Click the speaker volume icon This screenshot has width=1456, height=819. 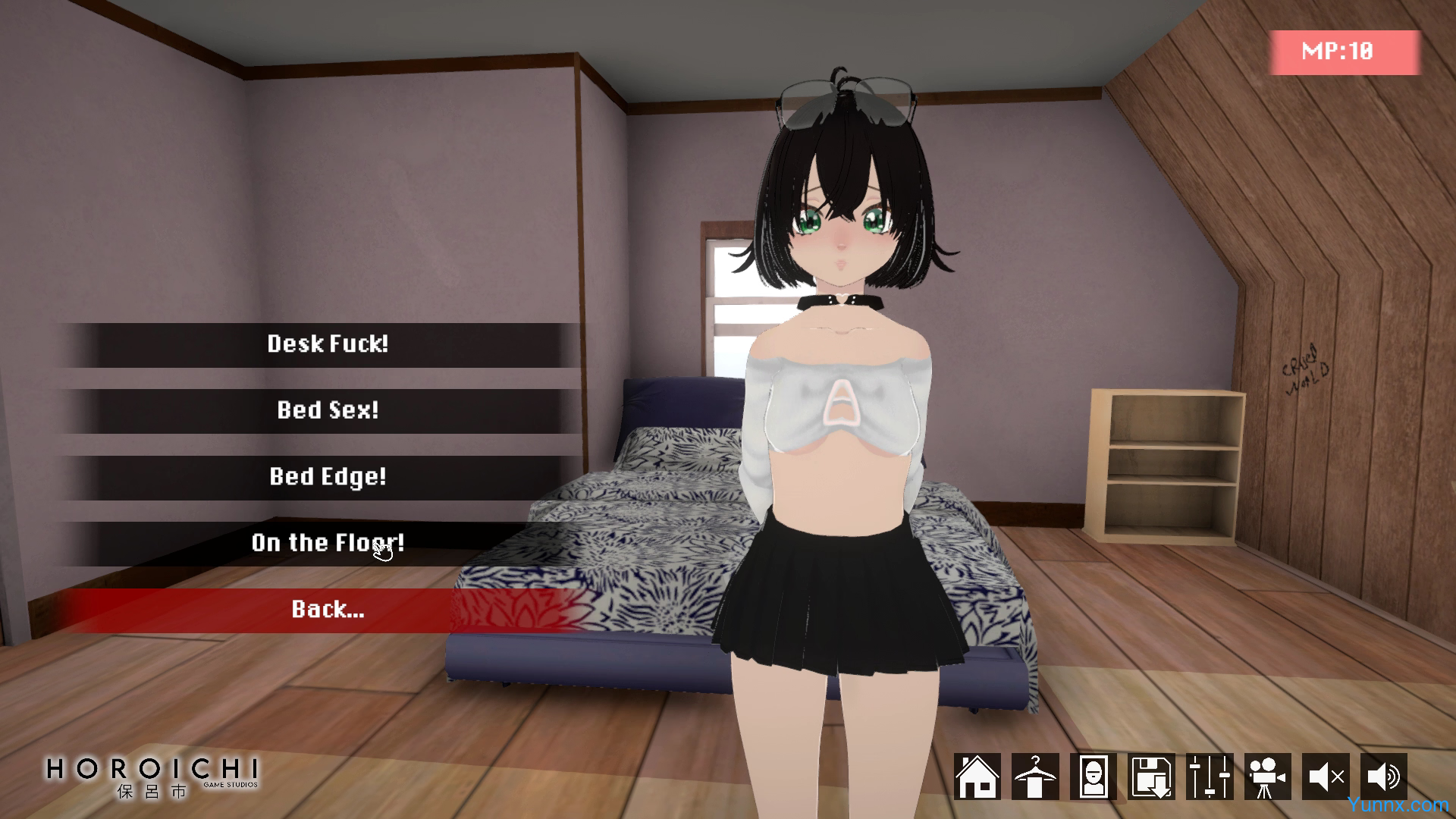pos(1383,777)
